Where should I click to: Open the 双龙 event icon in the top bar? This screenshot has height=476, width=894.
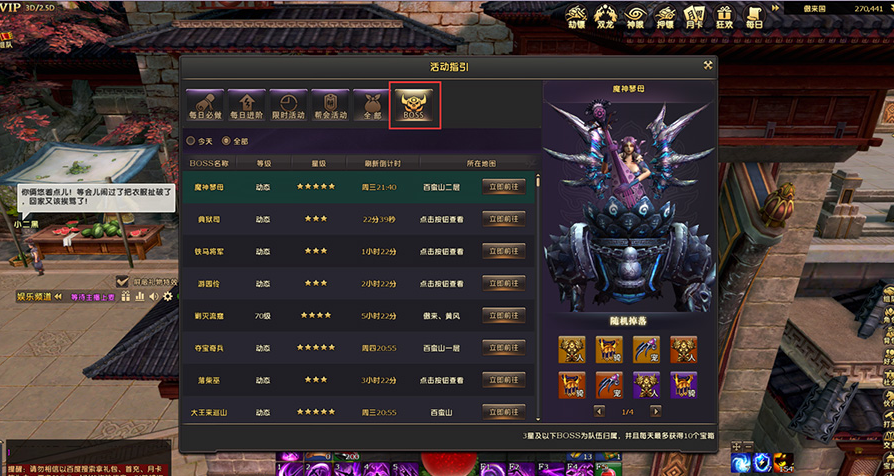(x=605, y=16)
